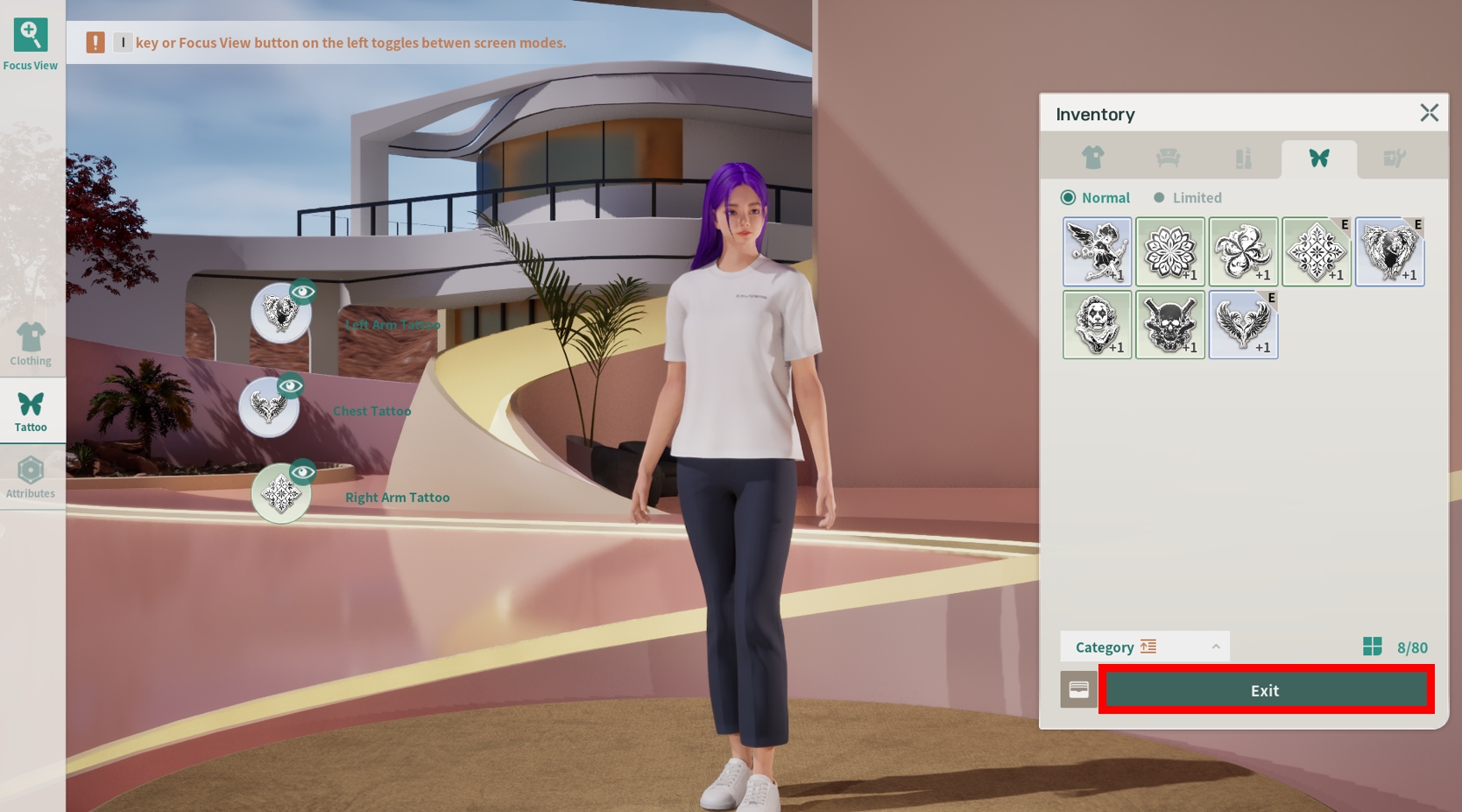
Task: Switch to the furniture sofa inventory tab
Action: 1168,159
